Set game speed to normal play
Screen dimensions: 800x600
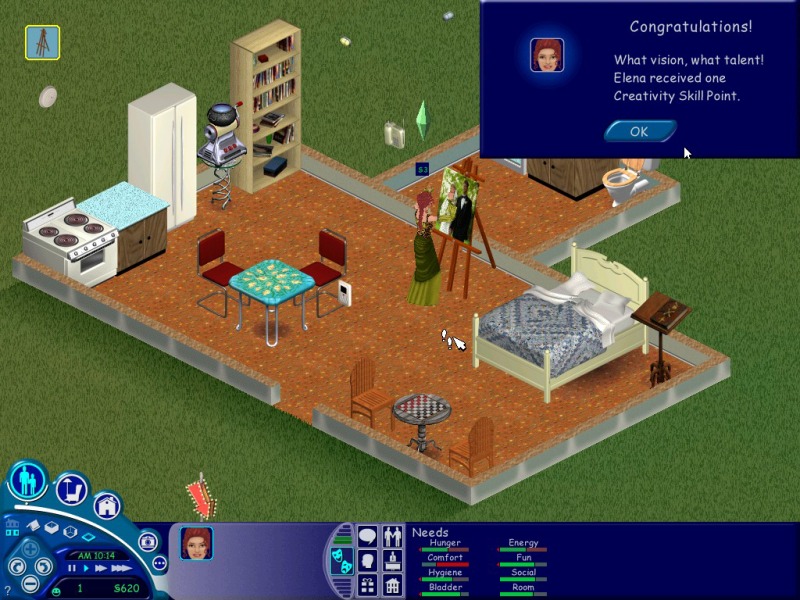(86, 568)
